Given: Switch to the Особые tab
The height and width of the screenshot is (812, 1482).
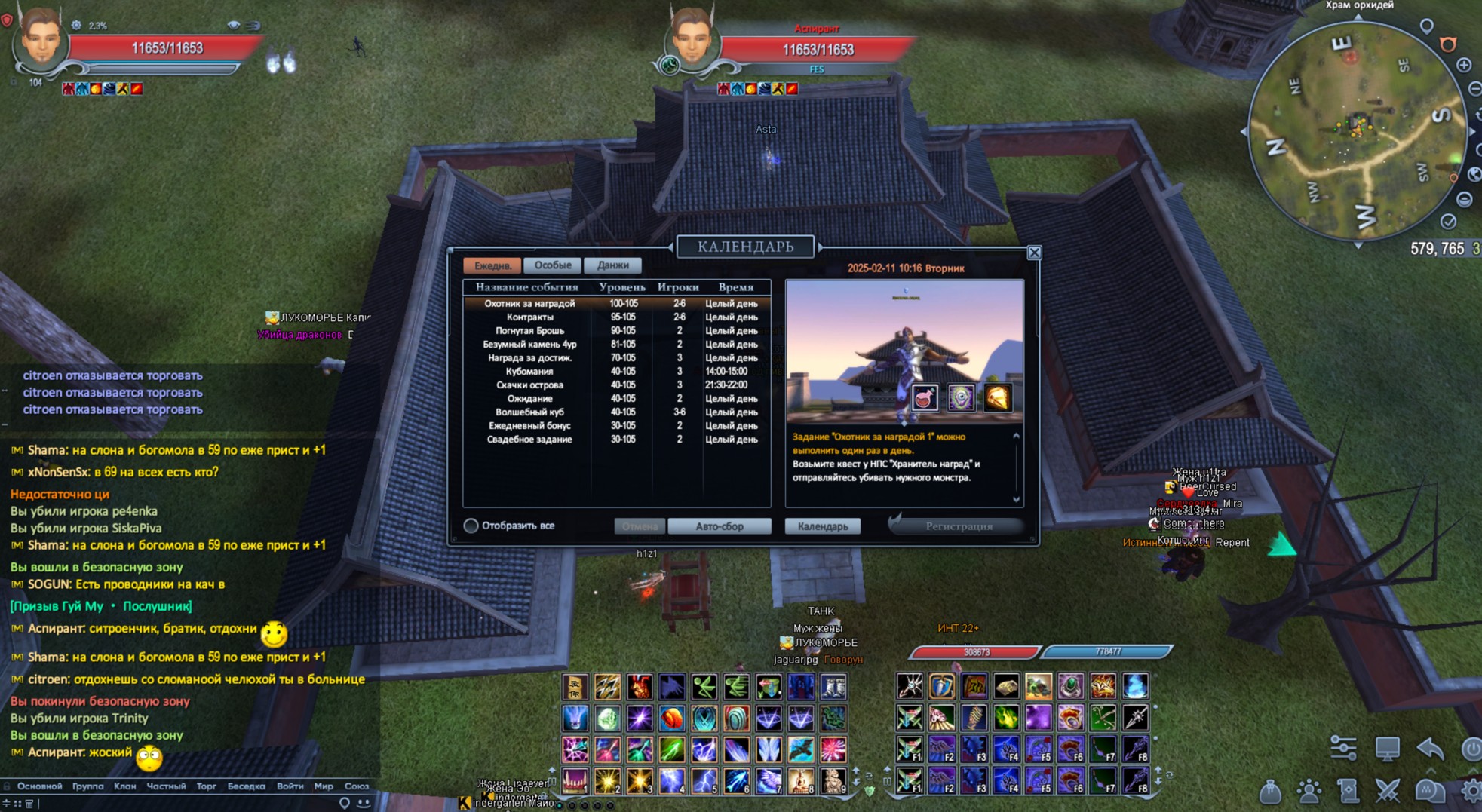Looking at the screenshot, I should (x=552, y=265).
